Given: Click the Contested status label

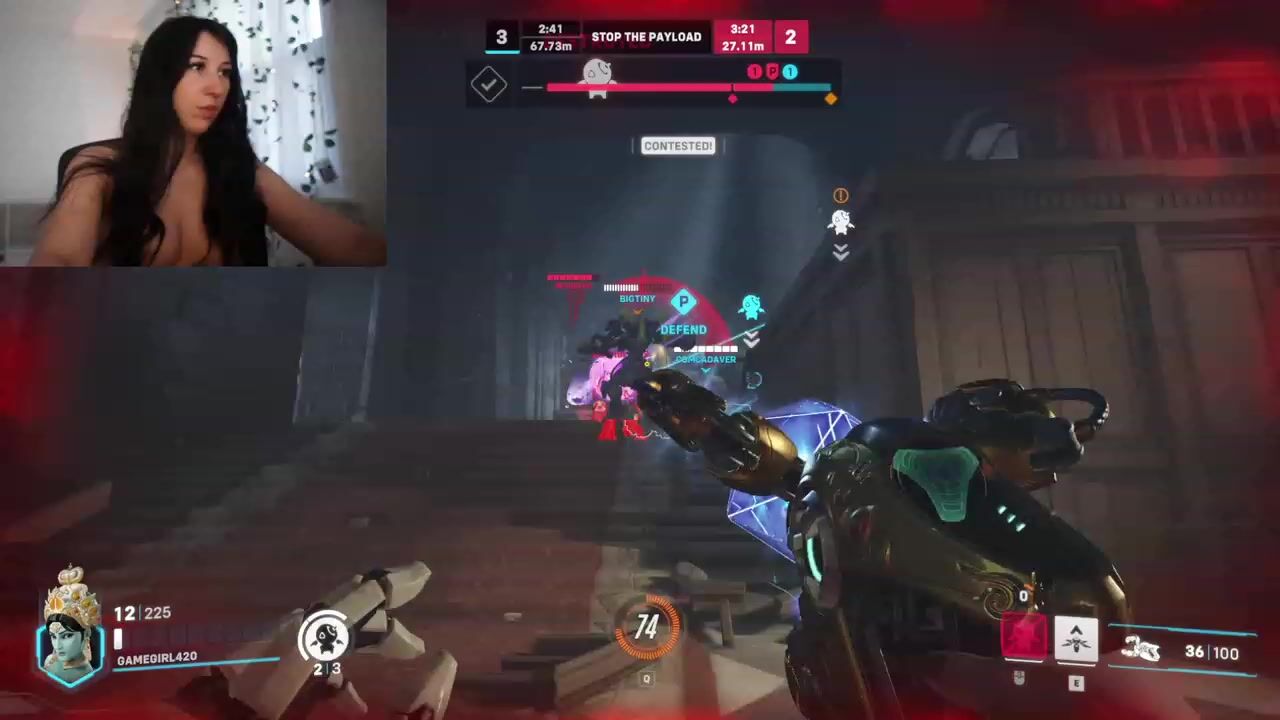Looking at the screenshot, I should coord(678,146).
